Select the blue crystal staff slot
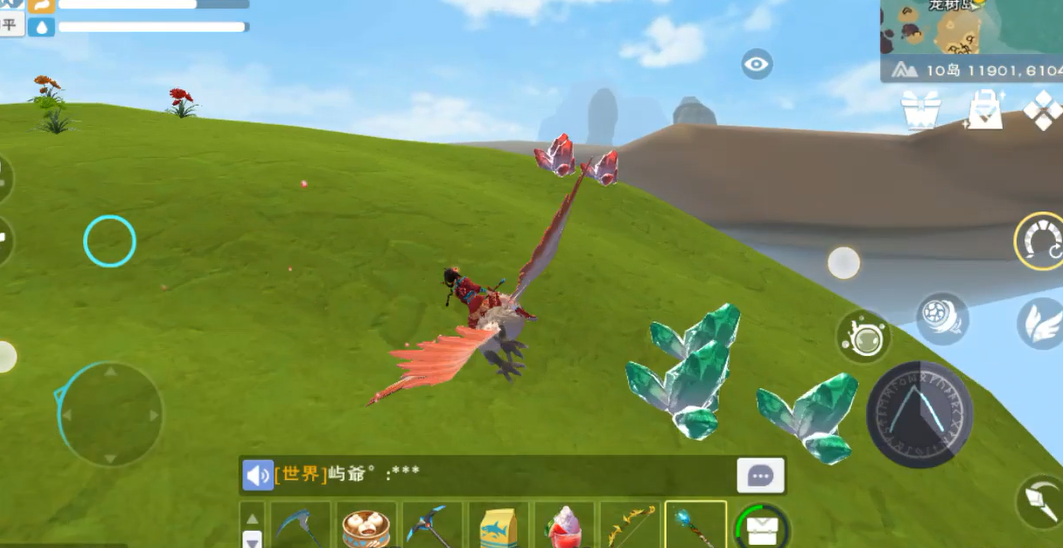 pos(696,525)
